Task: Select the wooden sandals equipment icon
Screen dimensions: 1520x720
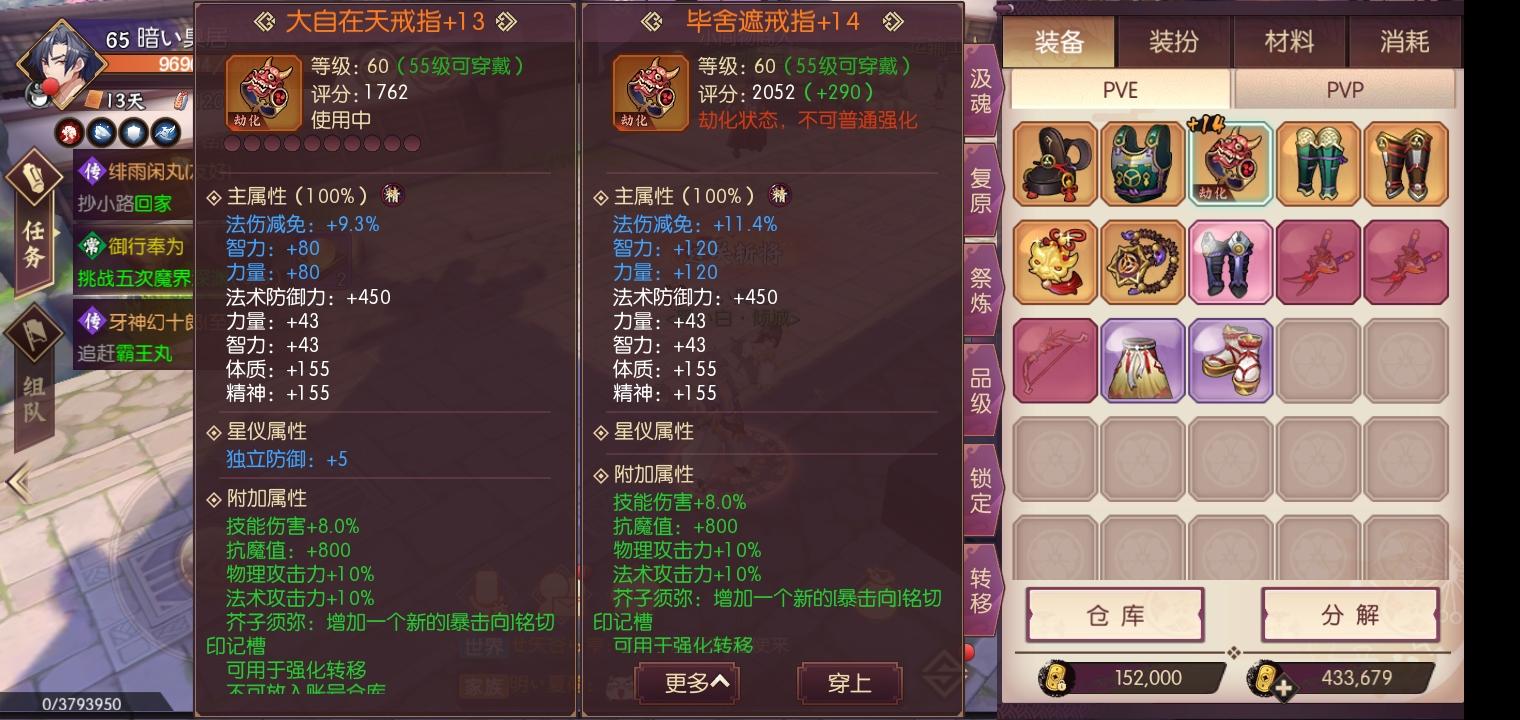Action: click(1231, 362)
